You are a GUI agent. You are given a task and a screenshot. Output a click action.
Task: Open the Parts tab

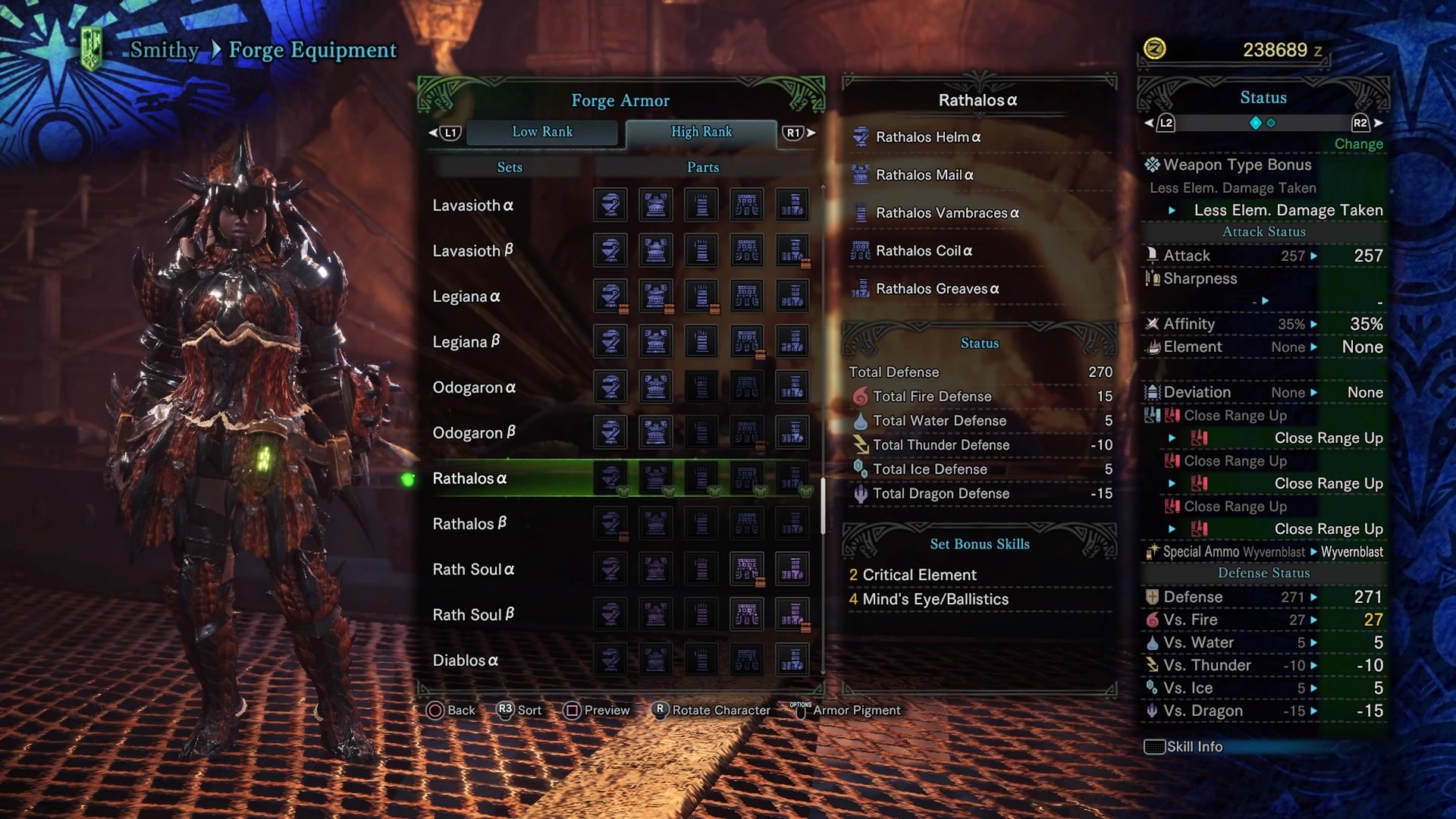coord(702,167)
